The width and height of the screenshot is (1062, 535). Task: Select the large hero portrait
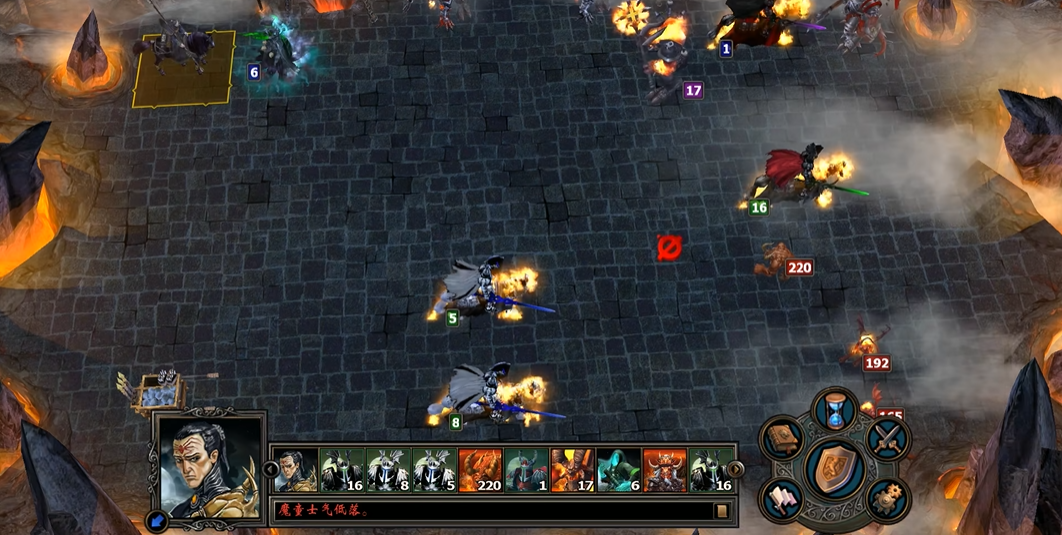pyautogui.click(x=209, y=466)
